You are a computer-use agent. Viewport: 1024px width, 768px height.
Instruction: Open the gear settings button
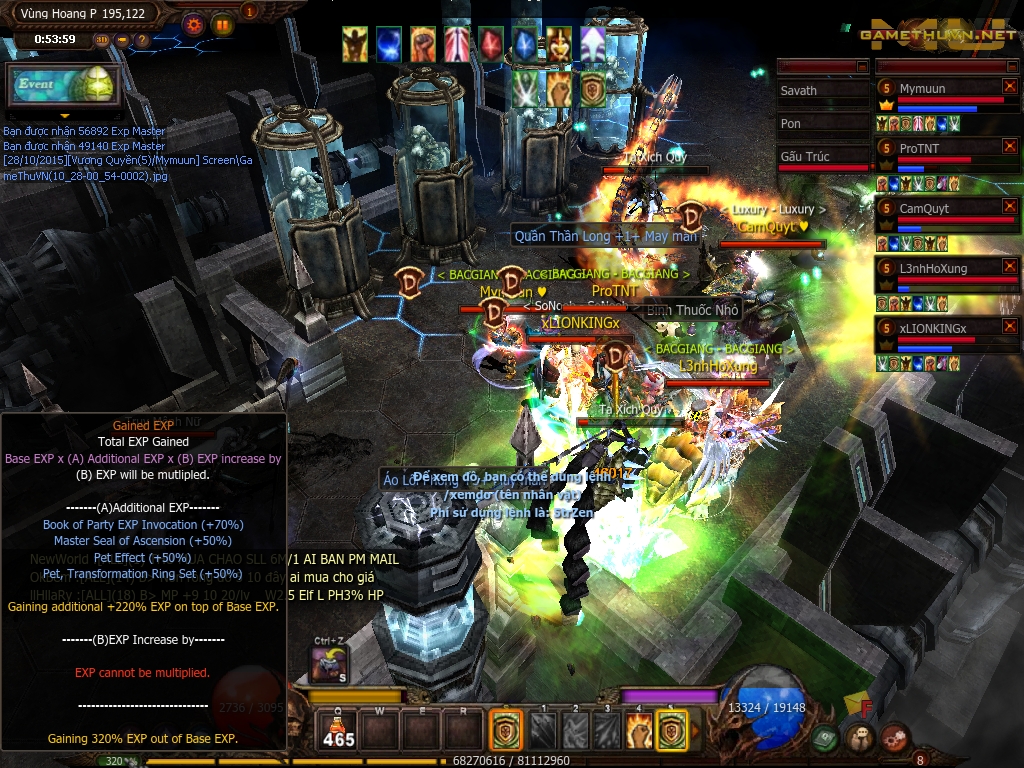point(194,24)
